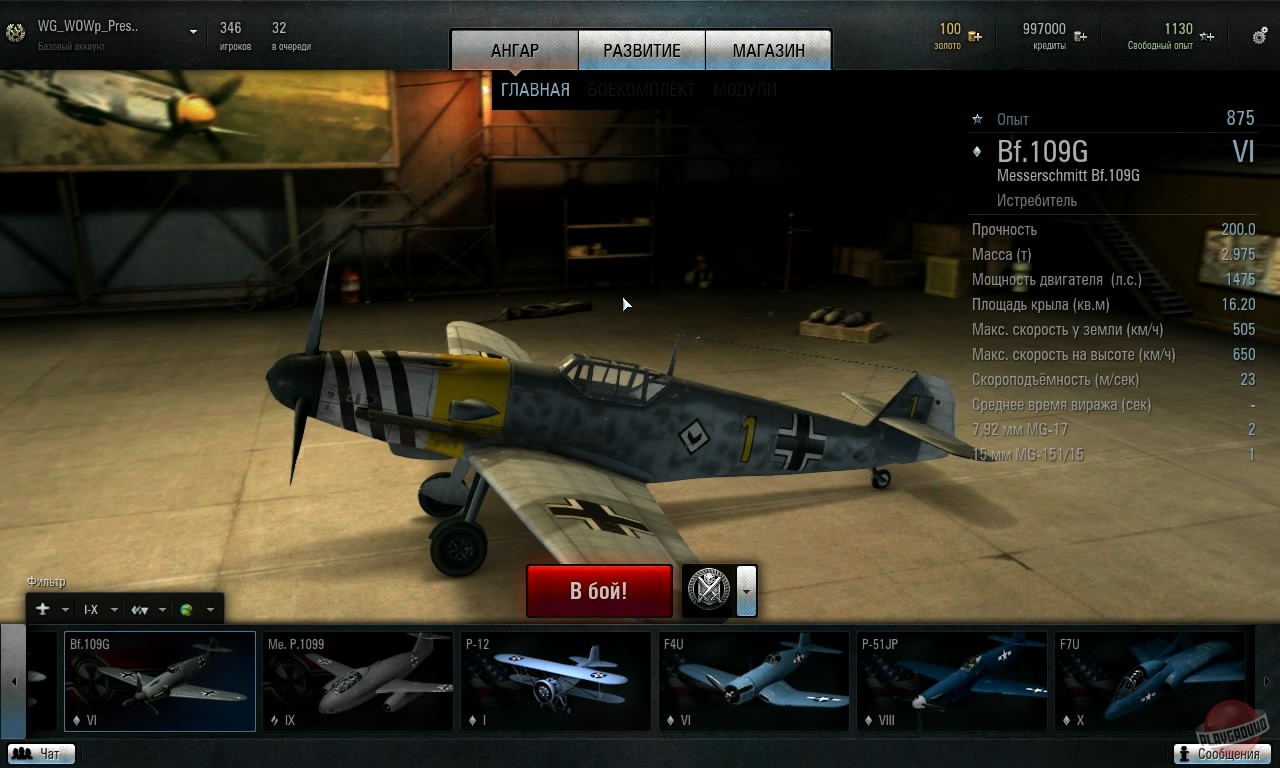
Task: Click the buy gold plus icon
Action: pyautogui.click(x=975, y=37)
